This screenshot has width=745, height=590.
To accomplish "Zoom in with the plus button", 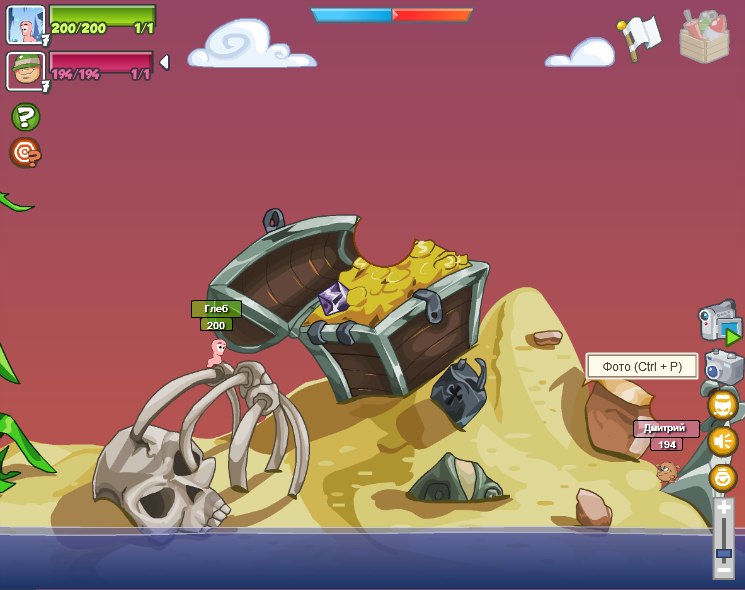I will tap(723, 508).
